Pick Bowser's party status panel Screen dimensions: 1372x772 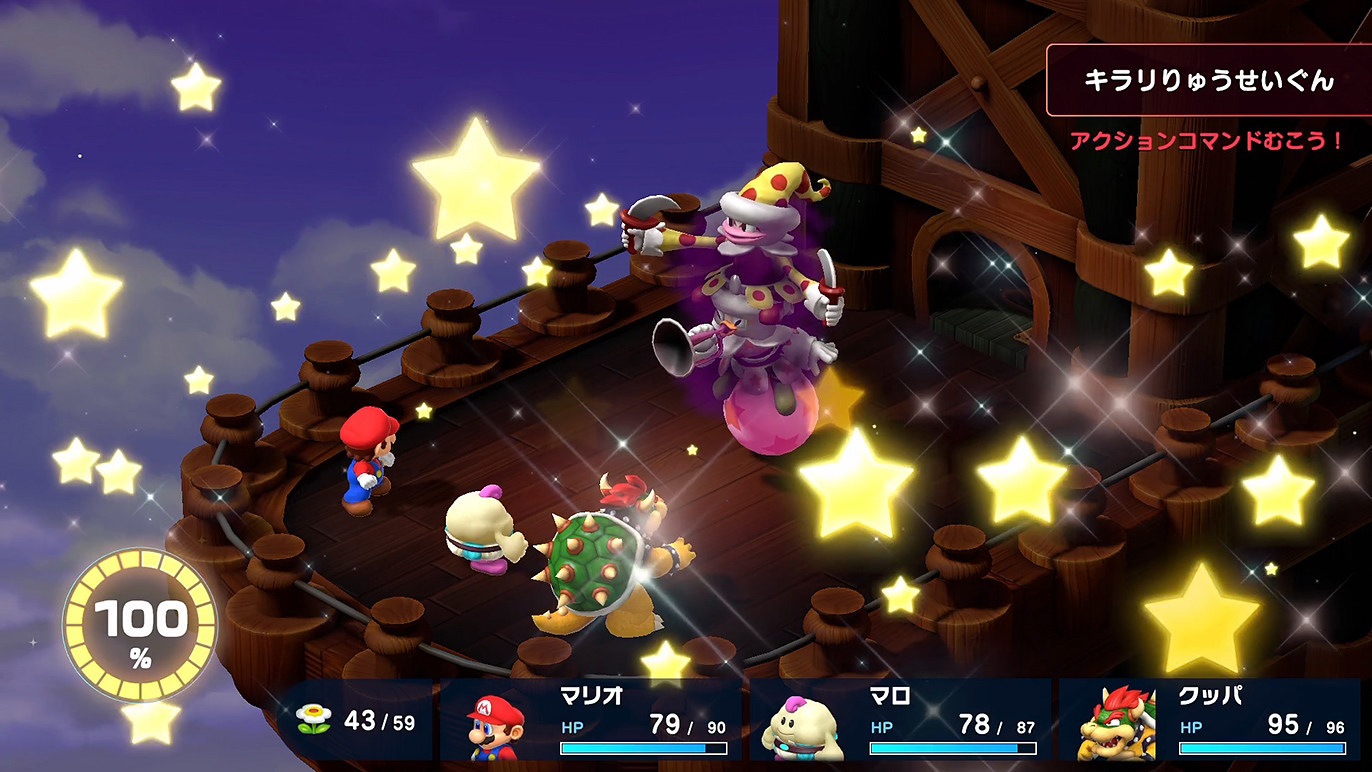[x=1212, y=721]
